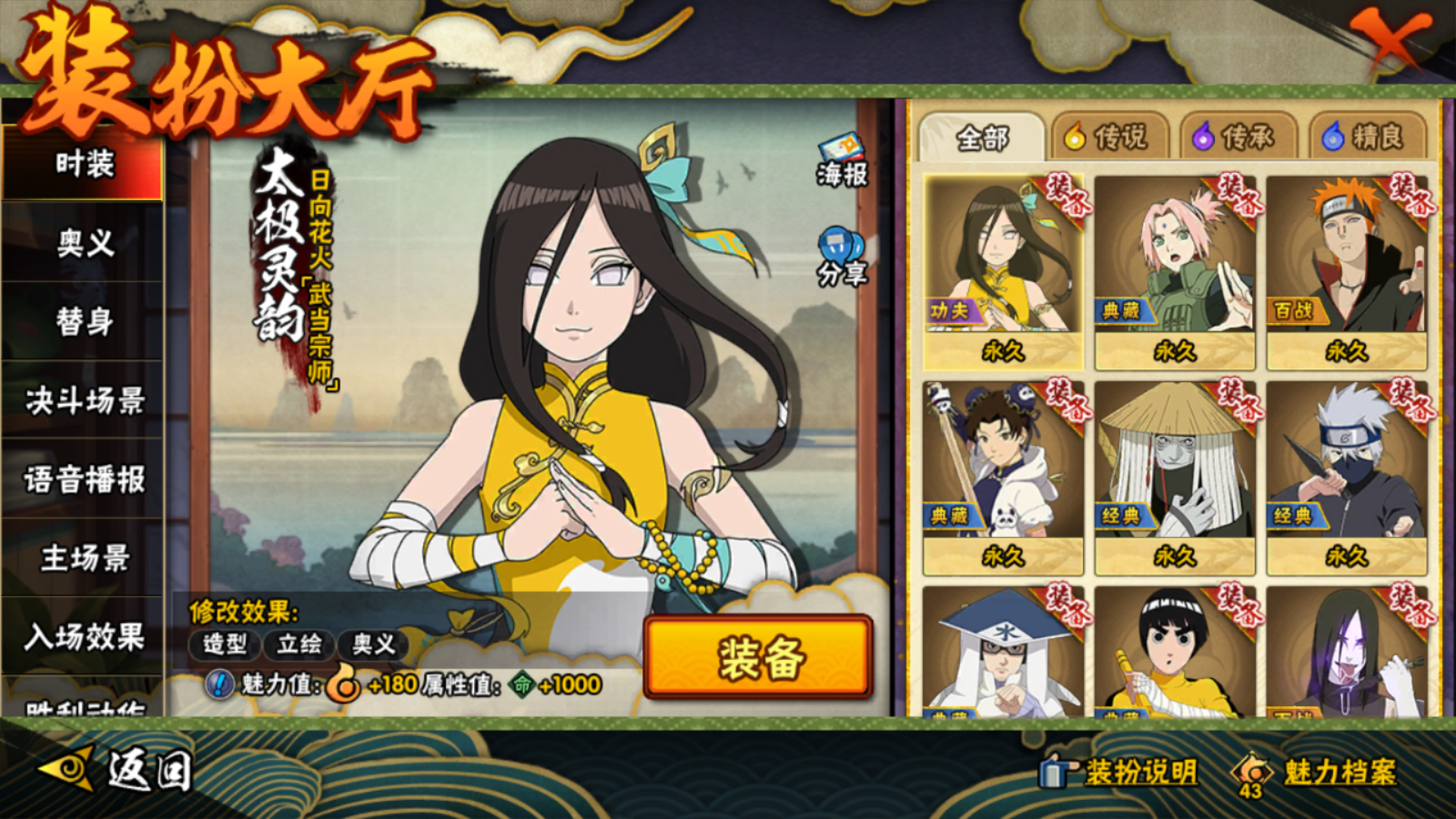The height and width of the screenshot is (819, 1456).
Task: Select the 主场景 menu entry
Action: click(83, 558)
